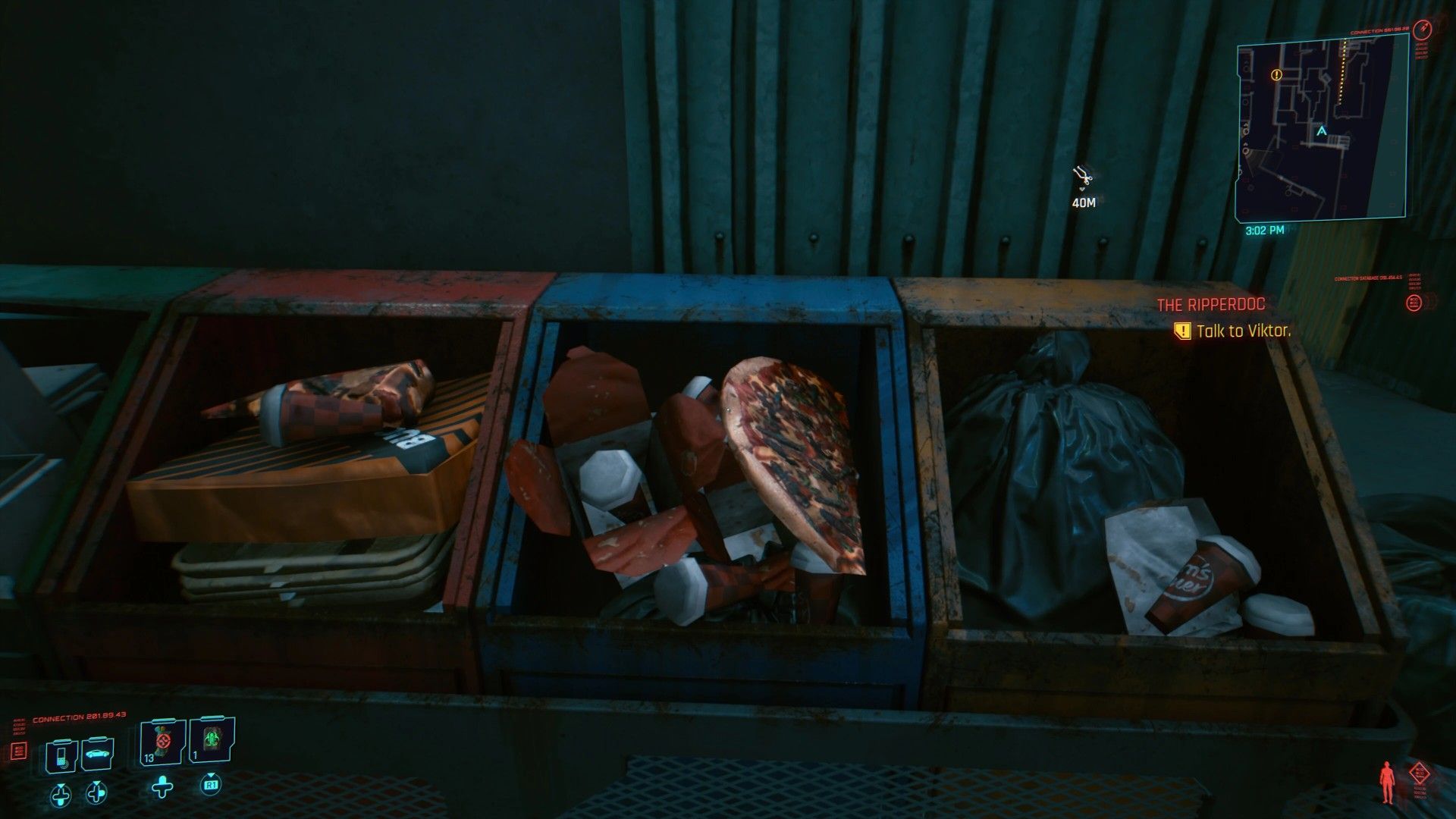Screen dimensions: 1456x819
Task: Click the yellow quest marker on the minimap
Action: (1276, 75)
